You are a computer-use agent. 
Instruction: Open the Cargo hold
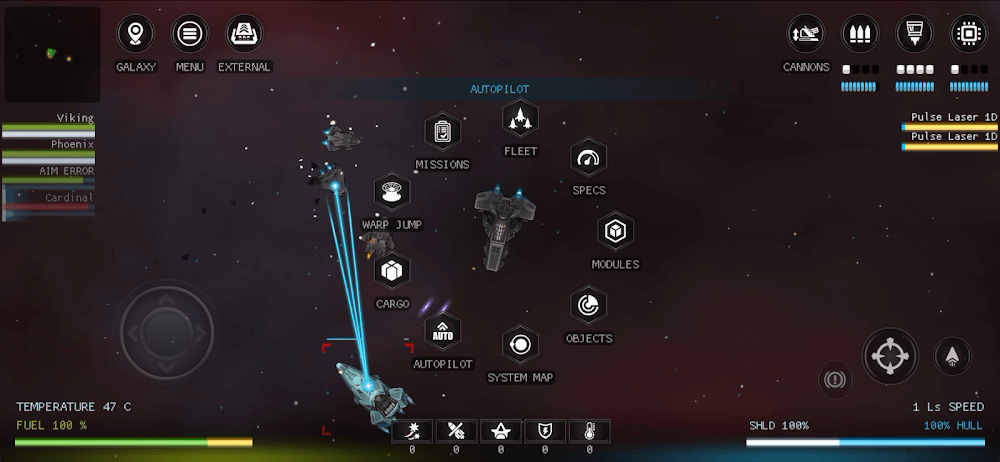392,270
